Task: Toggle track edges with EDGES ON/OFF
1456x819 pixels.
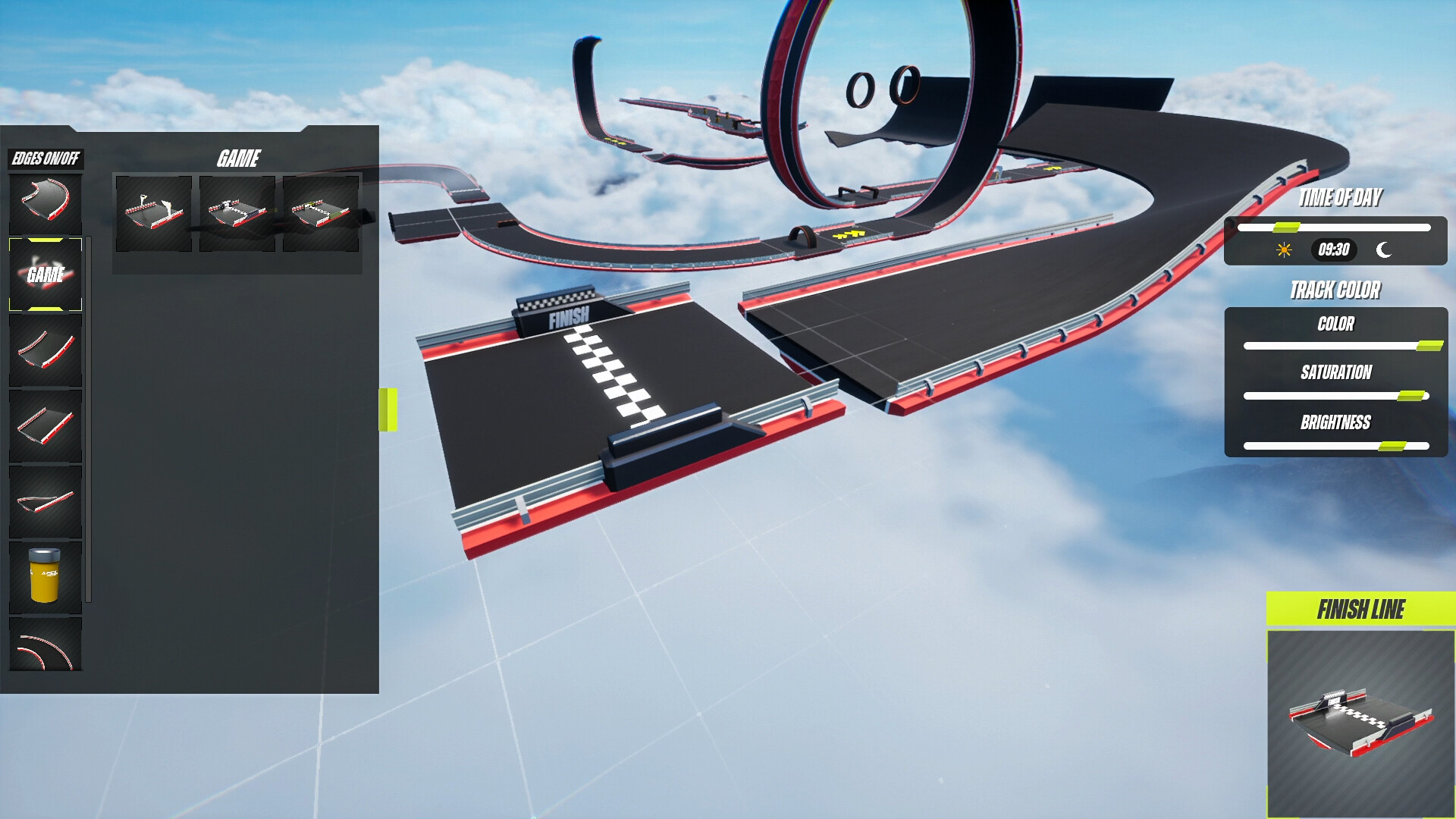Action: coord(47,160)
